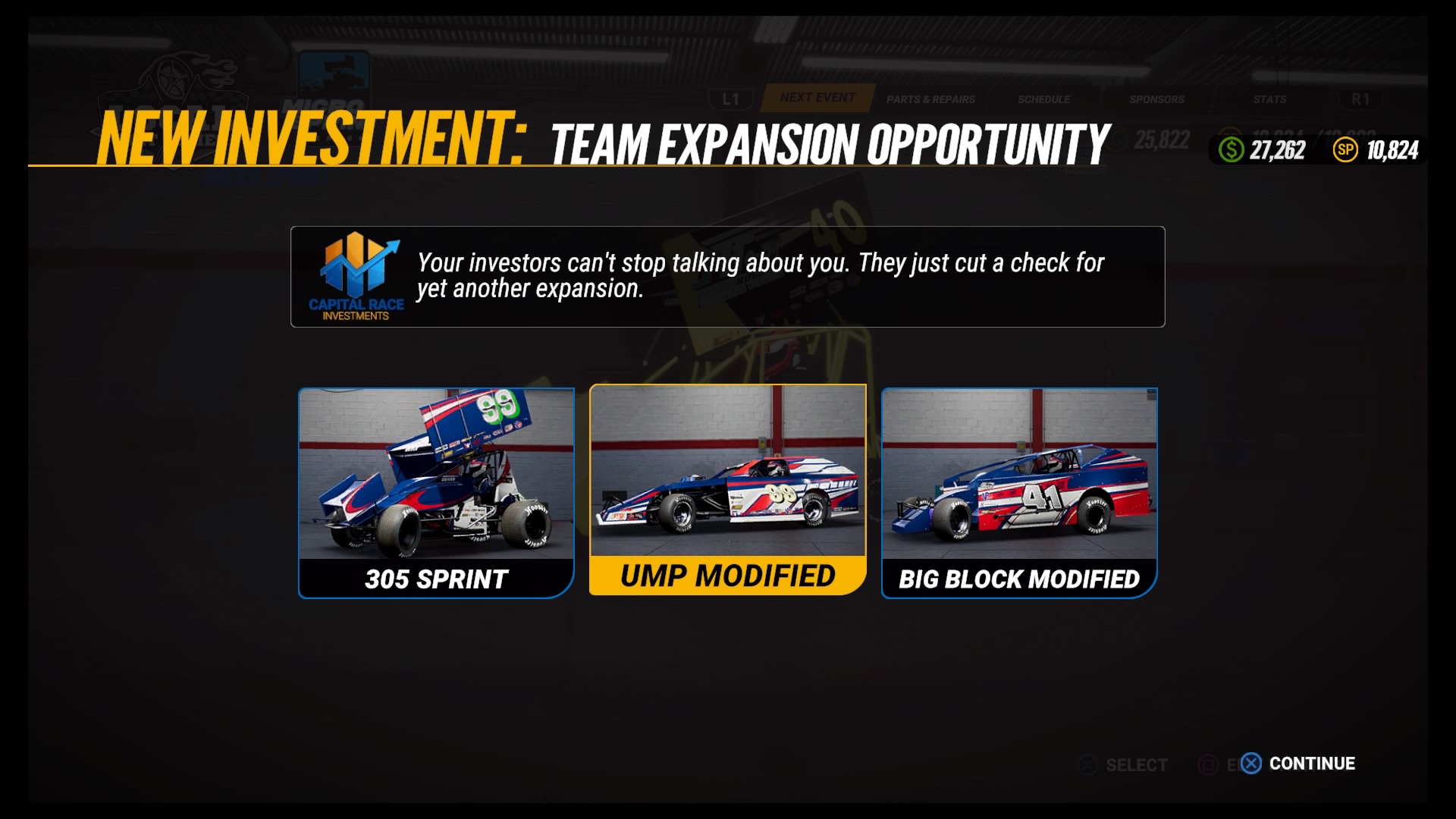Click the blue X Continue button icon

click(x=1251, y=764)
